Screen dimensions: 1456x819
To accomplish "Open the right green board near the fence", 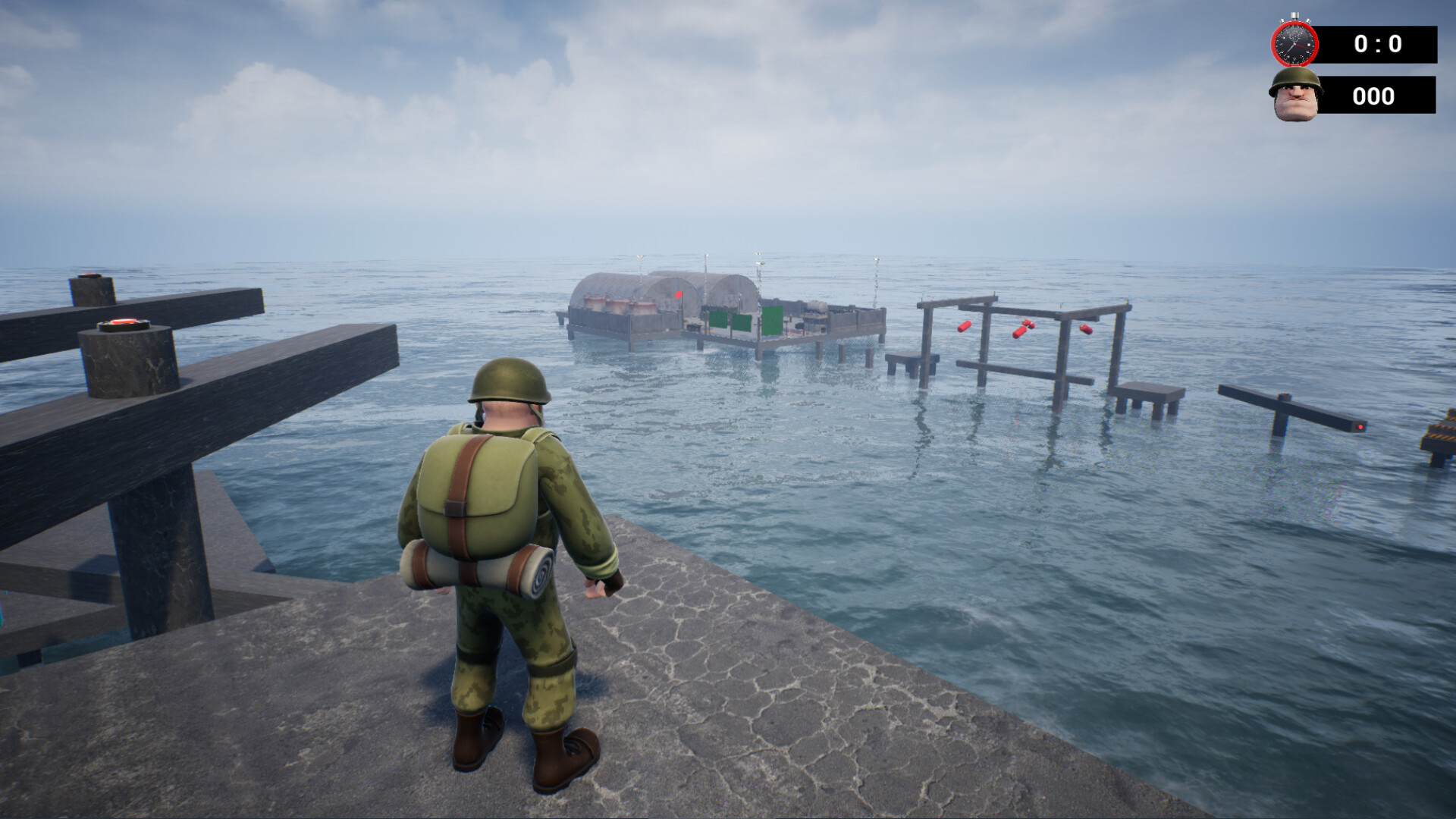I will pos(771,322).
